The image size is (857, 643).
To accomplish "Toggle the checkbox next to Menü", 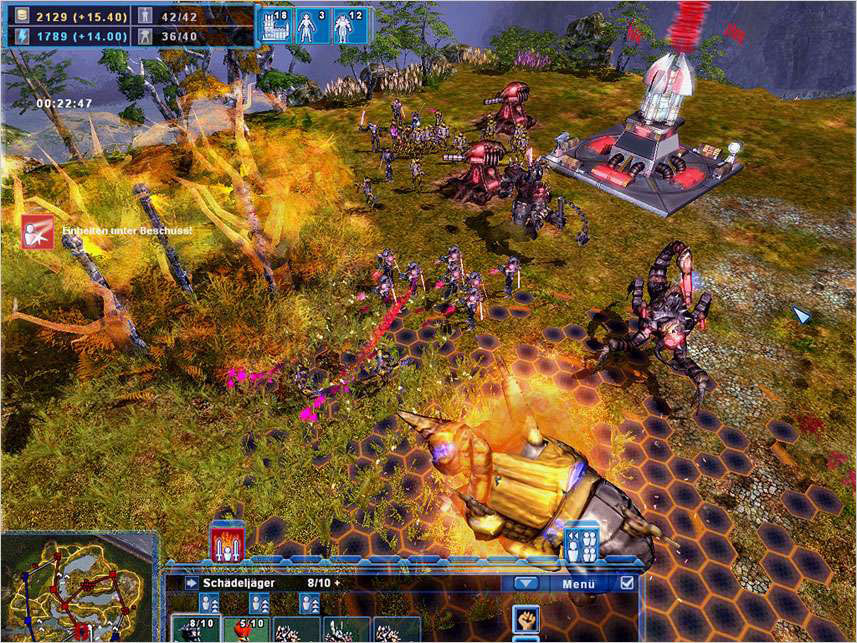I will 627,583.
